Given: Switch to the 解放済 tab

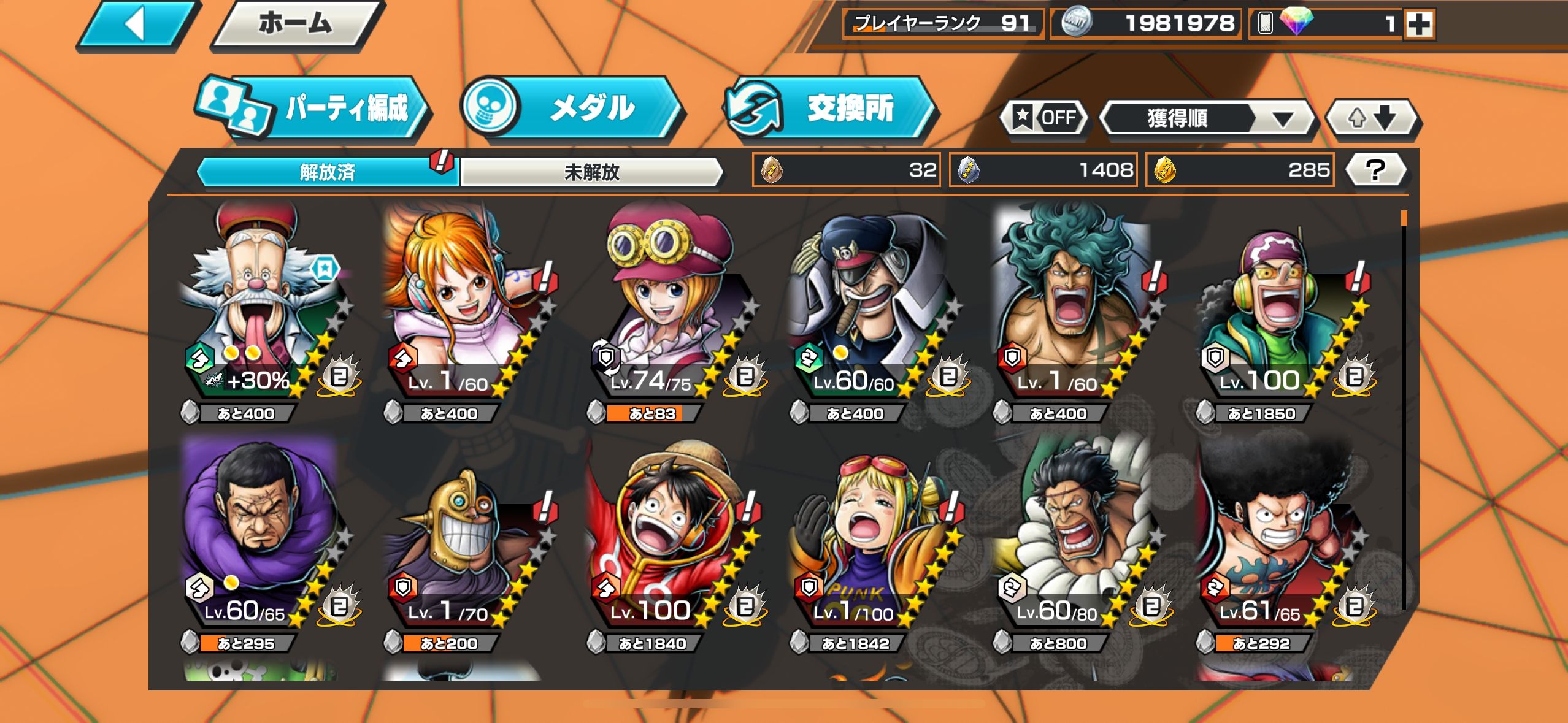Looking at the screenshot, I should 327,172.
